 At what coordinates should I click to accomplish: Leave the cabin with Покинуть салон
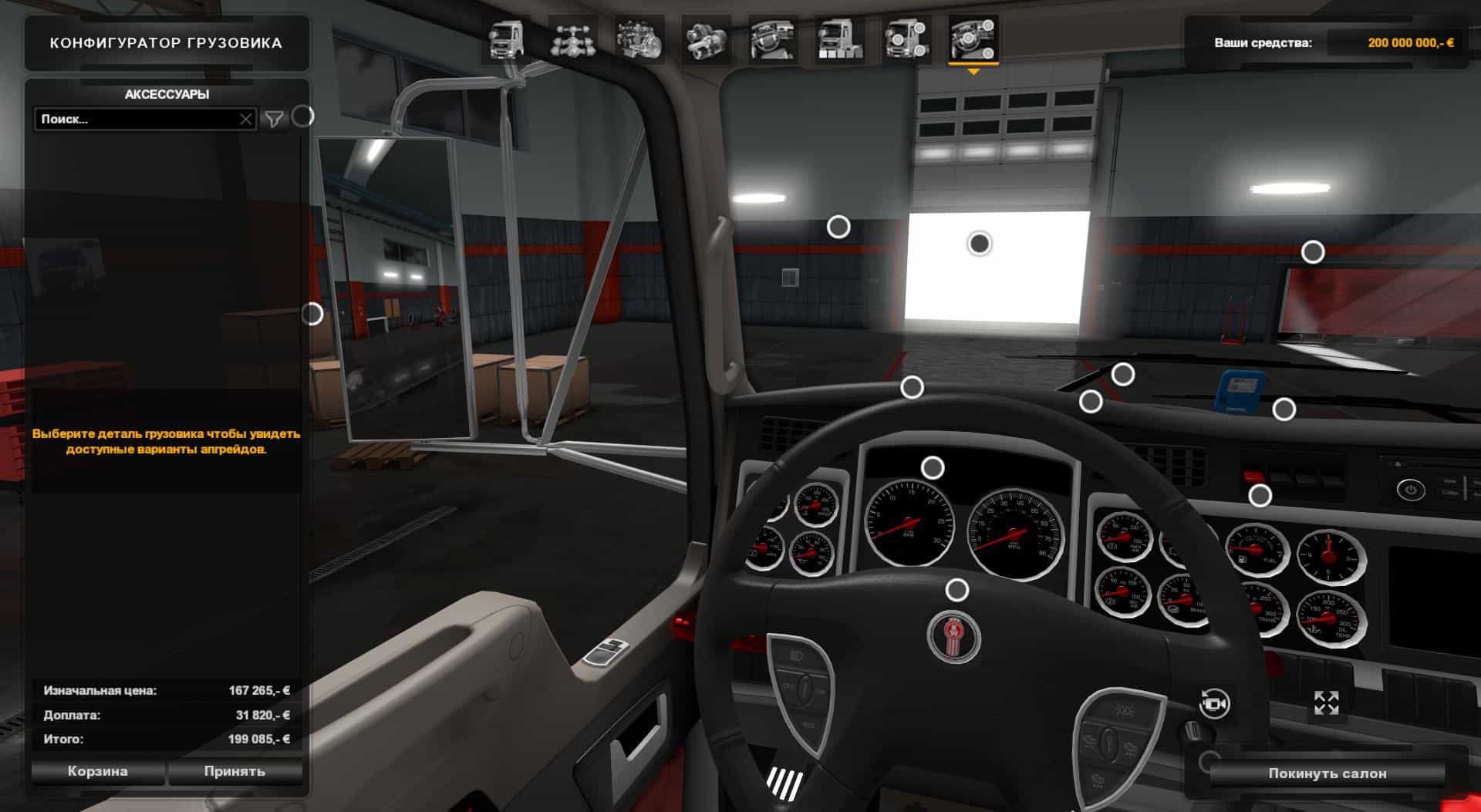(1327, 773)
